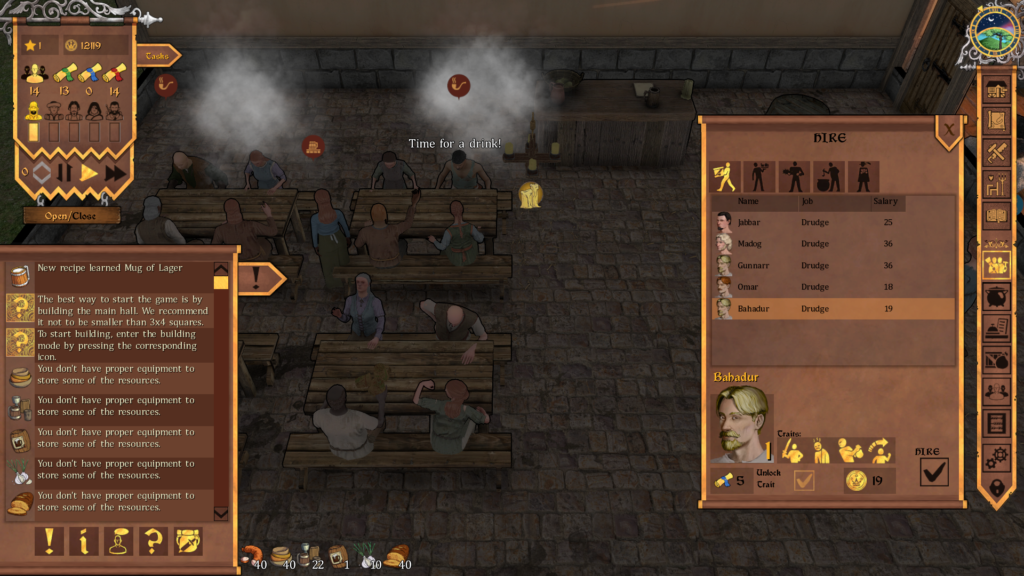
Task: Confirm hiring Bahadur with the checkmark button
Action: 933,473
